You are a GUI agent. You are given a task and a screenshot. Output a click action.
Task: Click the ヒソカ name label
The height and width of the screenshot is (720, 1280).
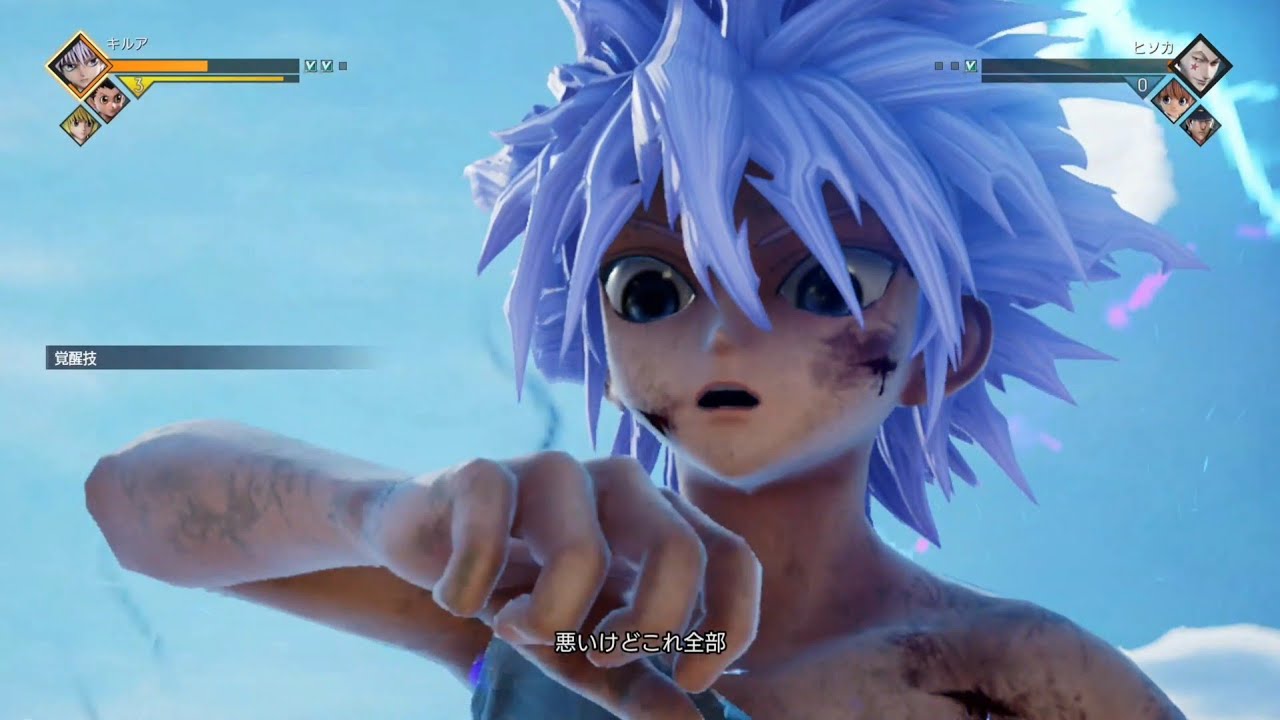1155,48
